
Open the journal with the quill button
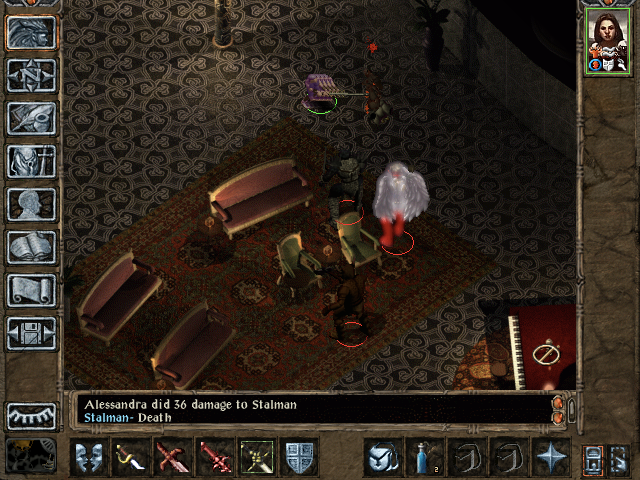(31, 118)
